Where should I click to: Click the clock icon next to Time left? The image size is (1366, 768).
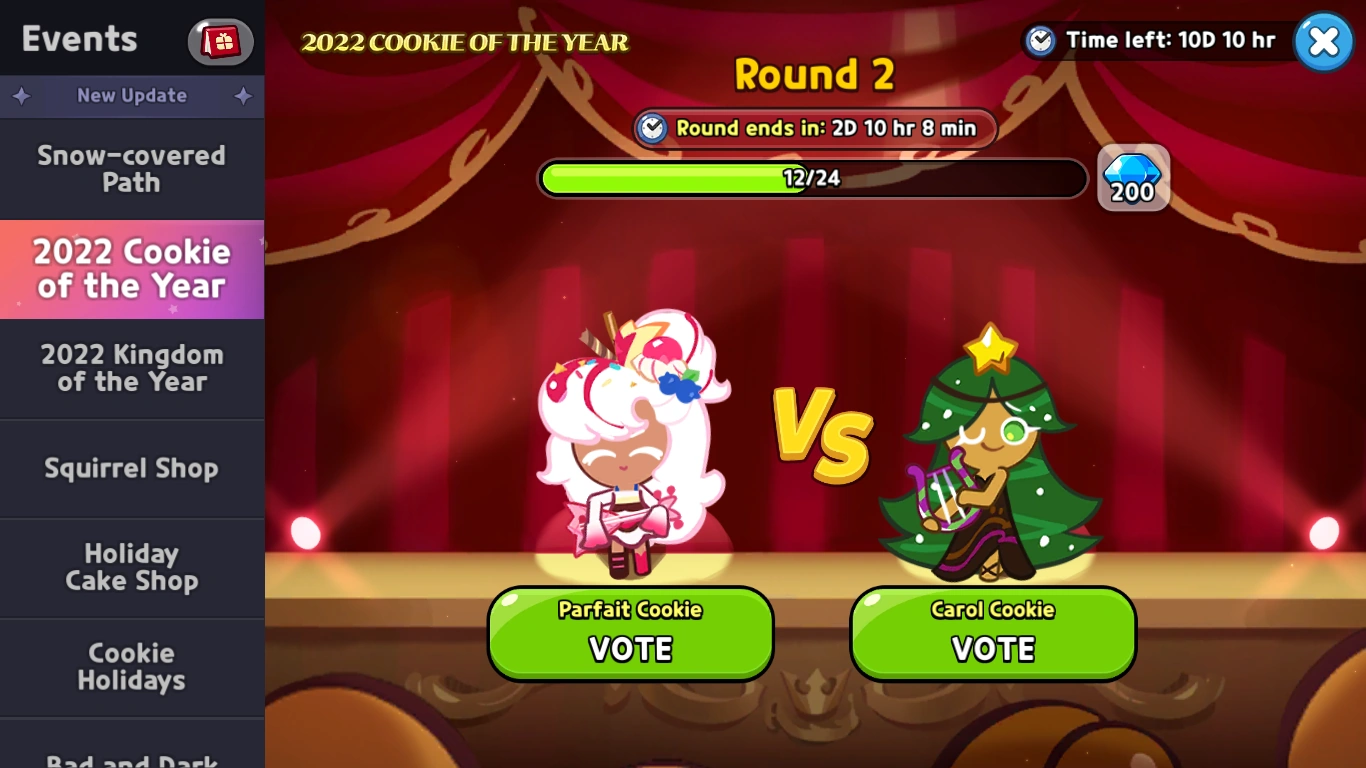coord(1040,40)
